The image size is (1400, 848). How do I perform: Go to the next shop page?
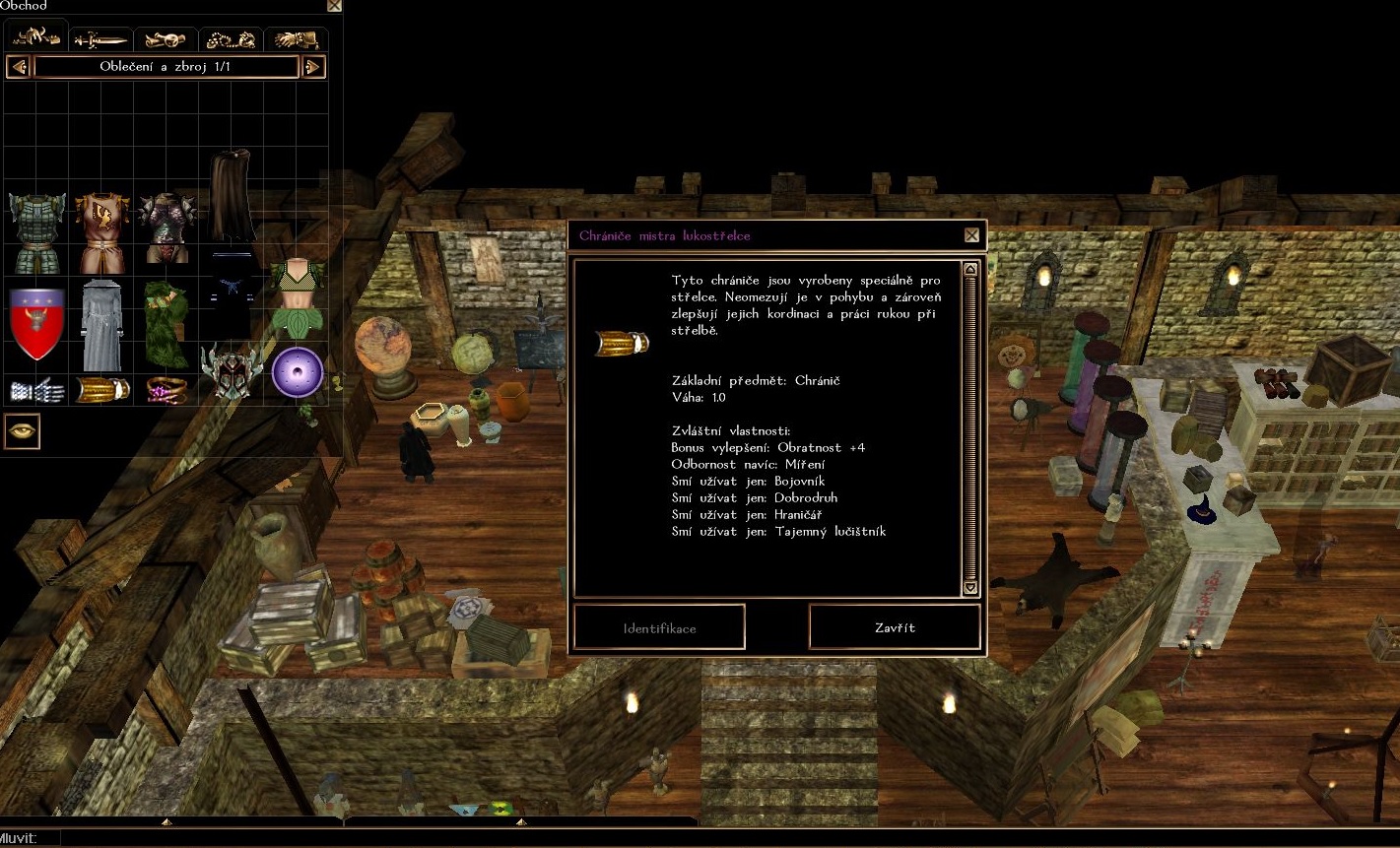[x=313, y=67]
